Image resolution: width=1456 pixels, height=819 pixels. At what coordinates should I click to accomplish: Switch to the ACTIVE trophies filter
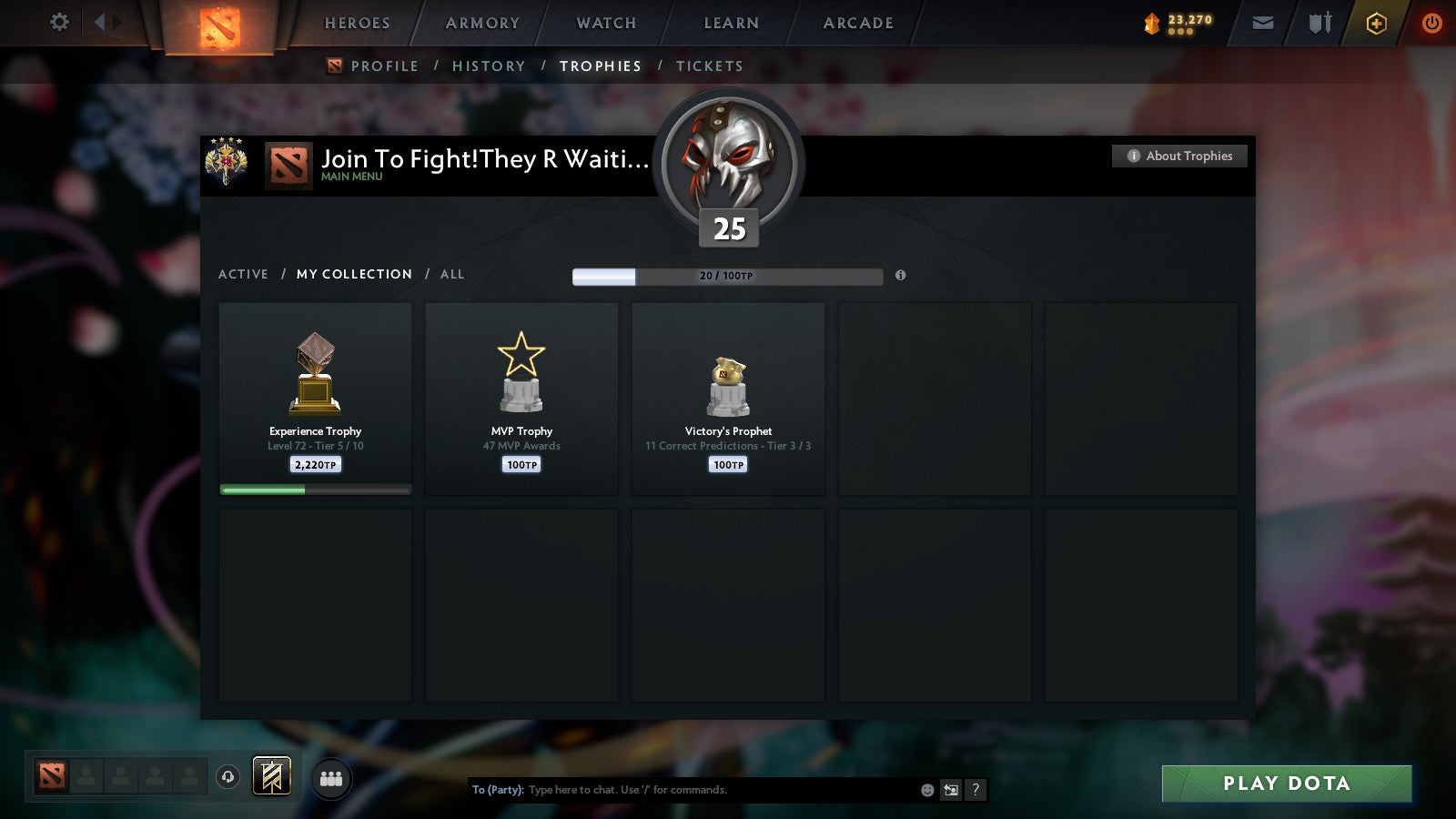point(244,274)
